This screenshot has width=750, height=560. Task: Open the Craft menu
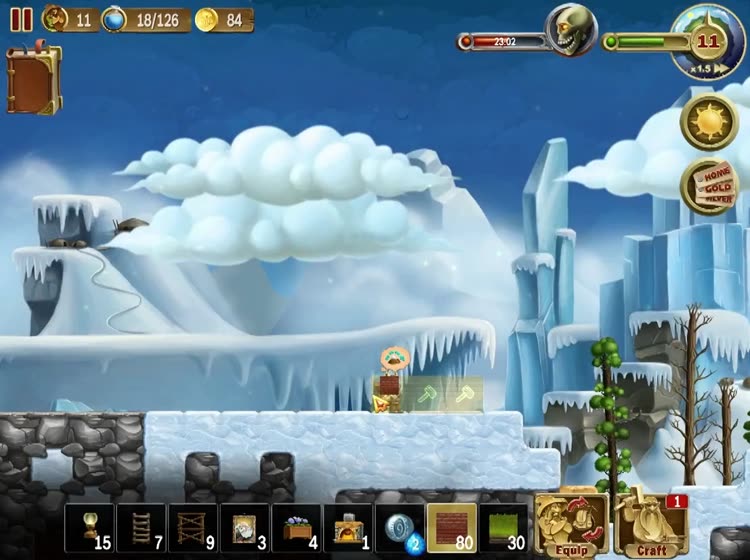tap(651, 525)
